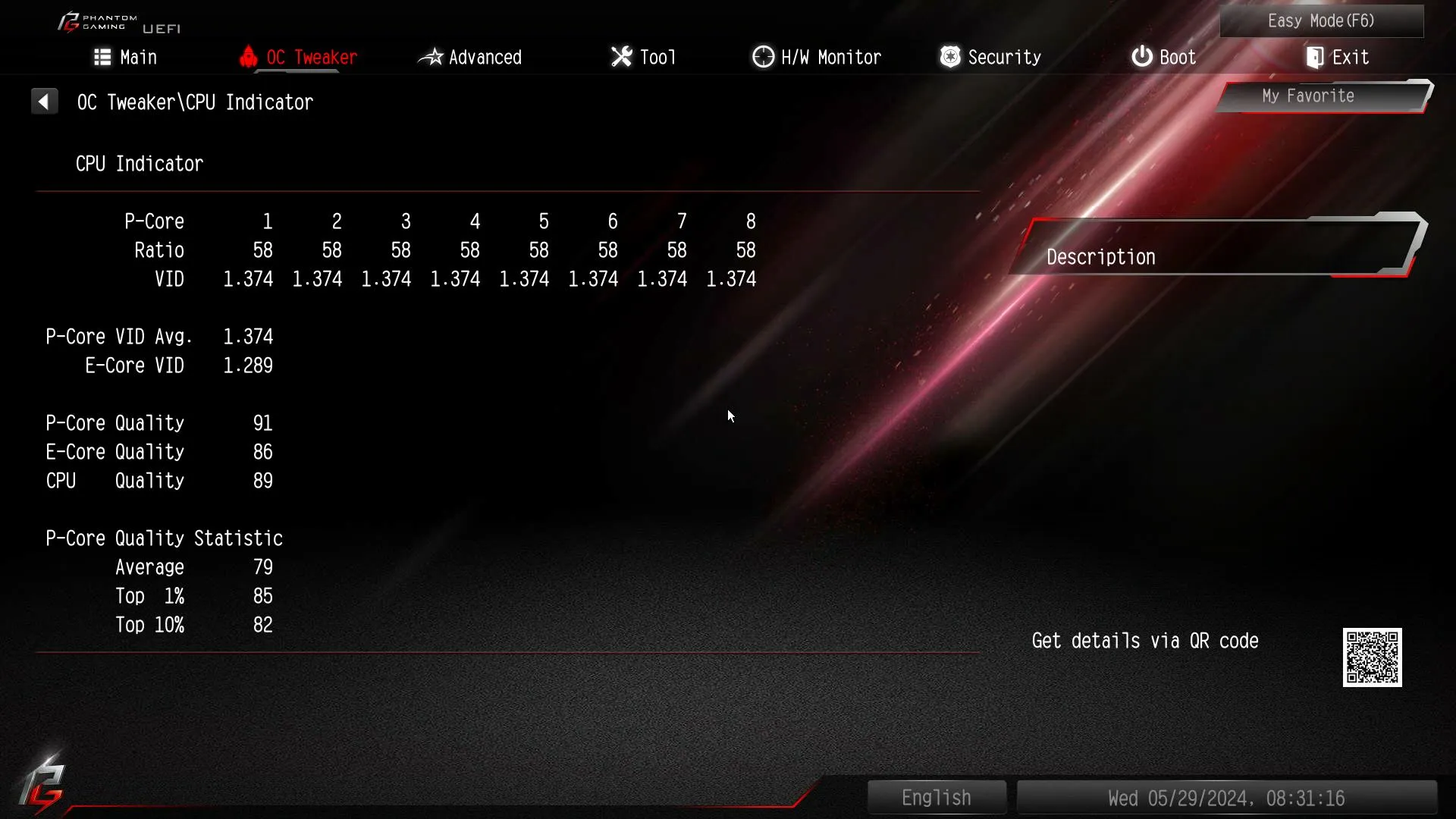The width and height of the screenshot is (1456, 819).
Task: Open the Main tab
Action: click(125, 58)
